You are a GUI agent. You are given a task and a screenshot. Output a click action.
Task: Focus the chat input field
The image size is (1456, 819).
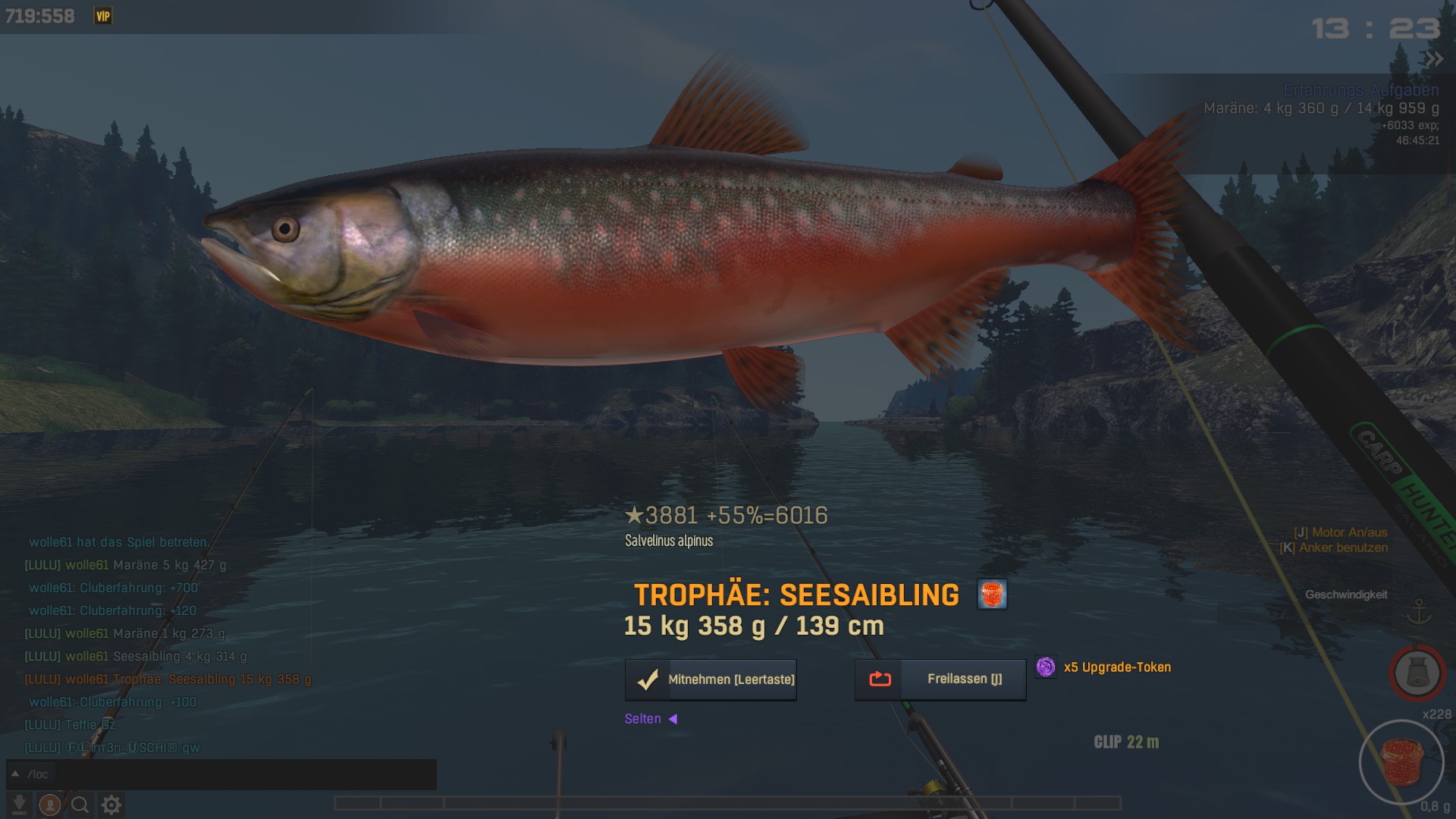(243, 774)
